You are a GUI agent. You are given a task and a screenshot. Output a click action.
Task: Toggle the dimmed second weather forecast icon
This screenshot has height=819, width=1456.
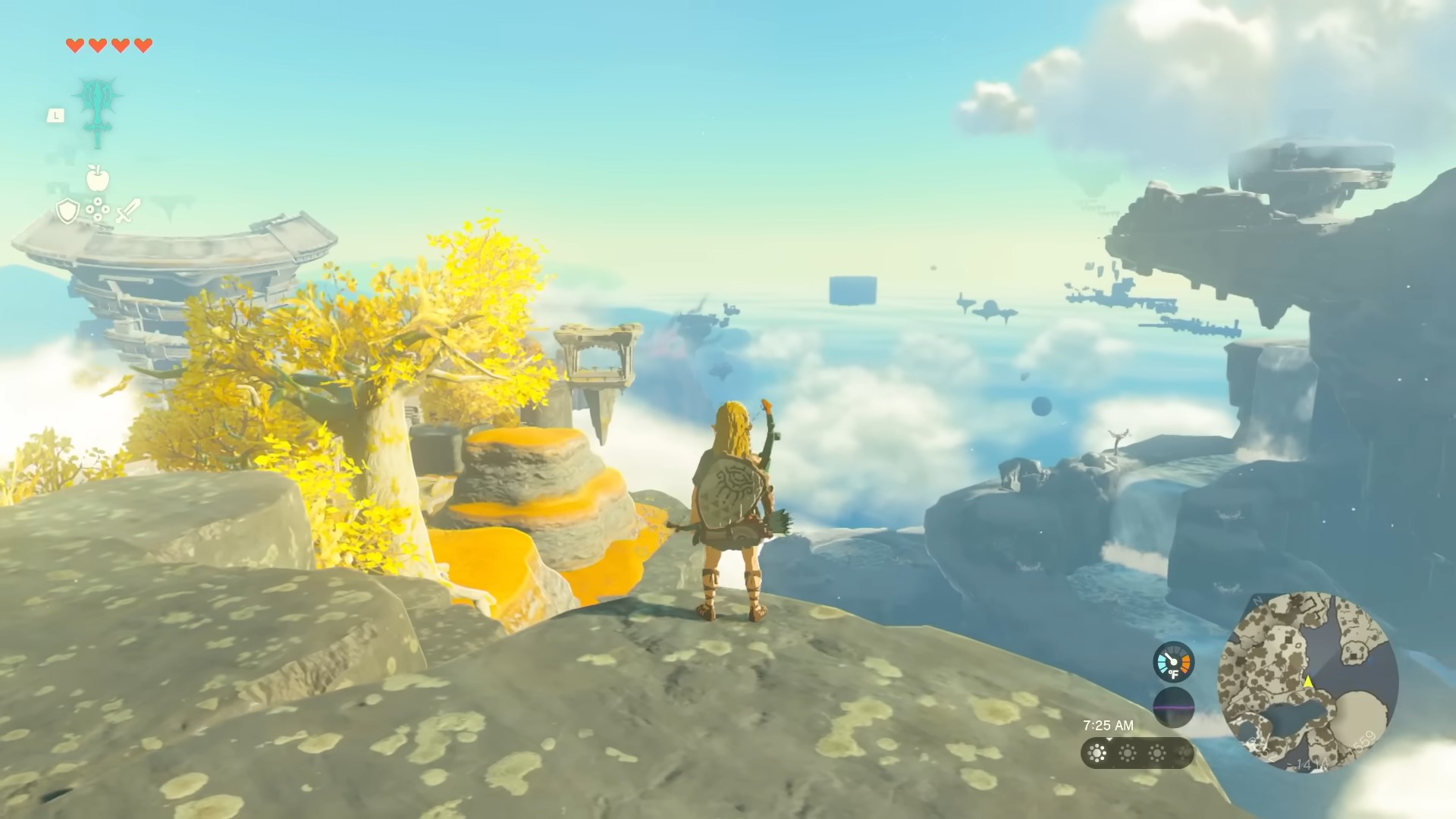pyautogui.click(x=1128, y=752)
